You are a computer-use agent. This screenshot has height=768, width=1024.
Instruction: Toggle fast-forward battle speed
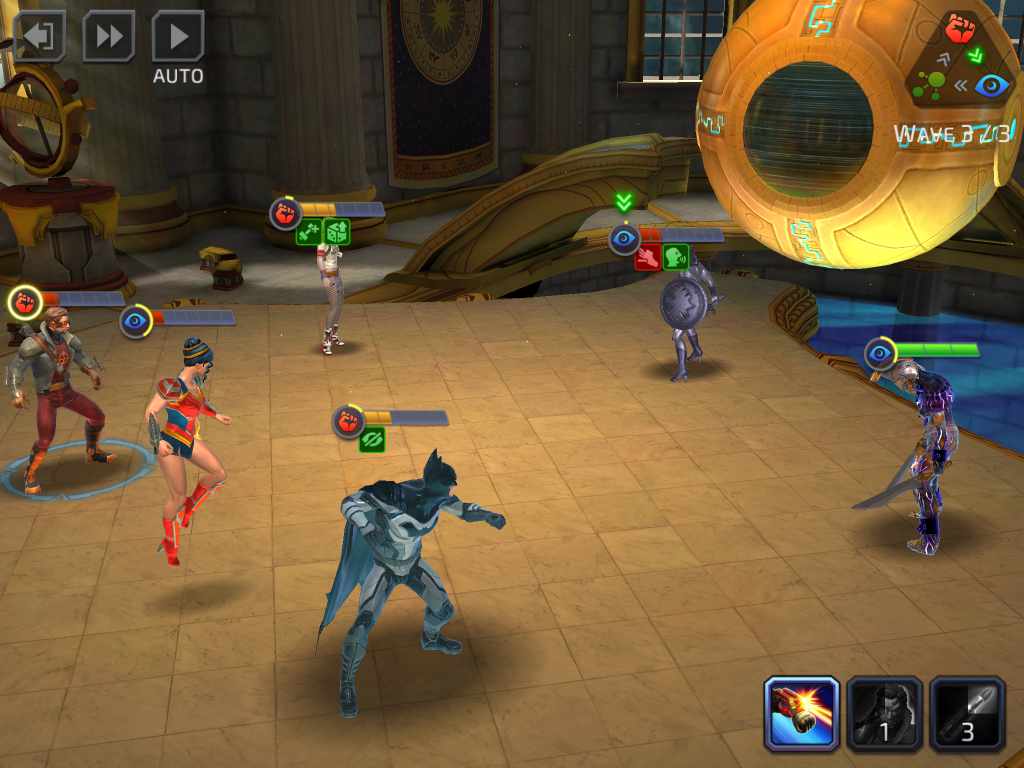click(108, 37)
